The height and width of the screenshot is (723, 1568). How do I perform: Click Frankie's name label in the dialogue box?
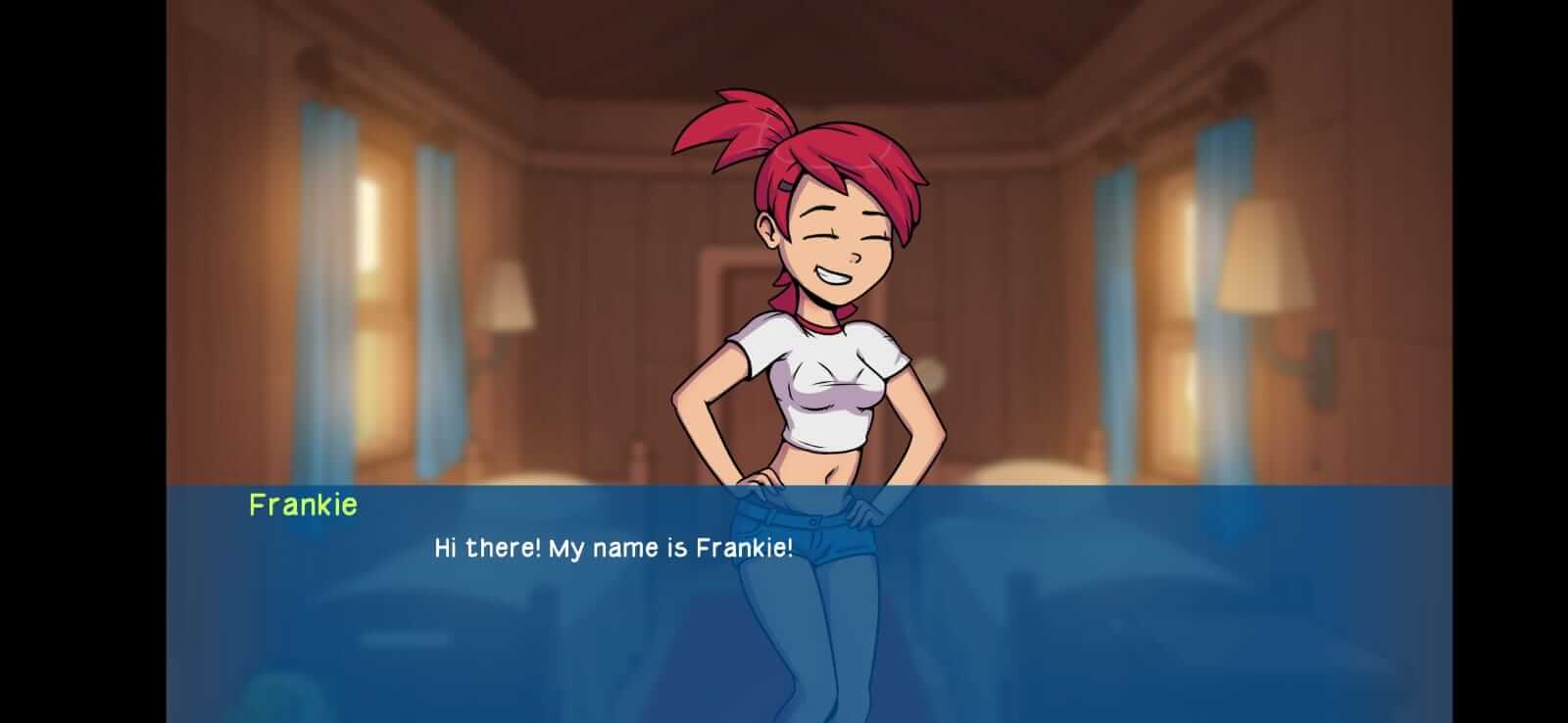pyautogui.click(x=304, y=506)
